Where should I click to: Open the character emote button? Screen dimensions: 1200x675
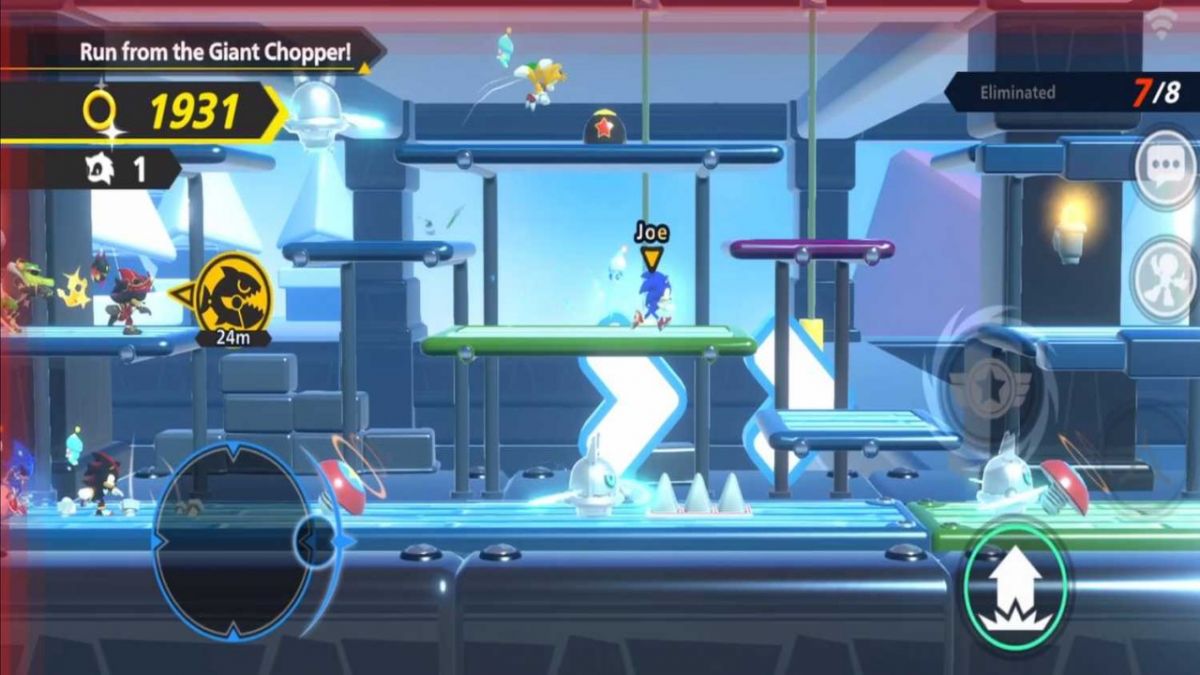1165,278
